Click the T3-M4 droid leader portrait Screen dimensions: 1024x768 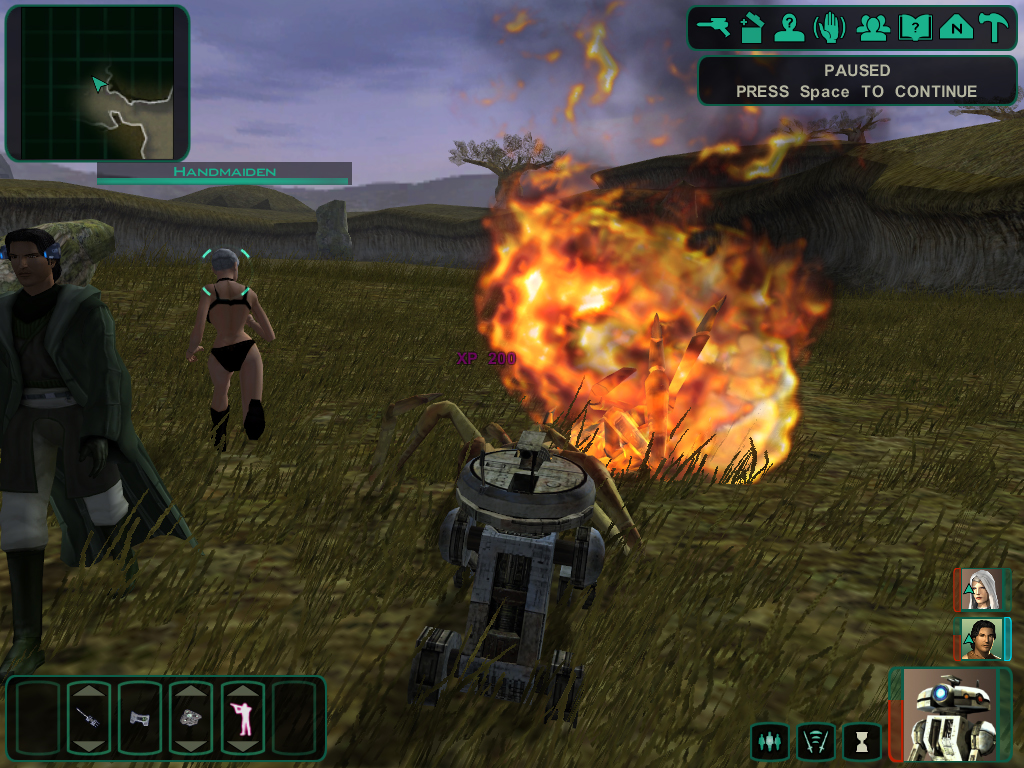tap(949, 715)
